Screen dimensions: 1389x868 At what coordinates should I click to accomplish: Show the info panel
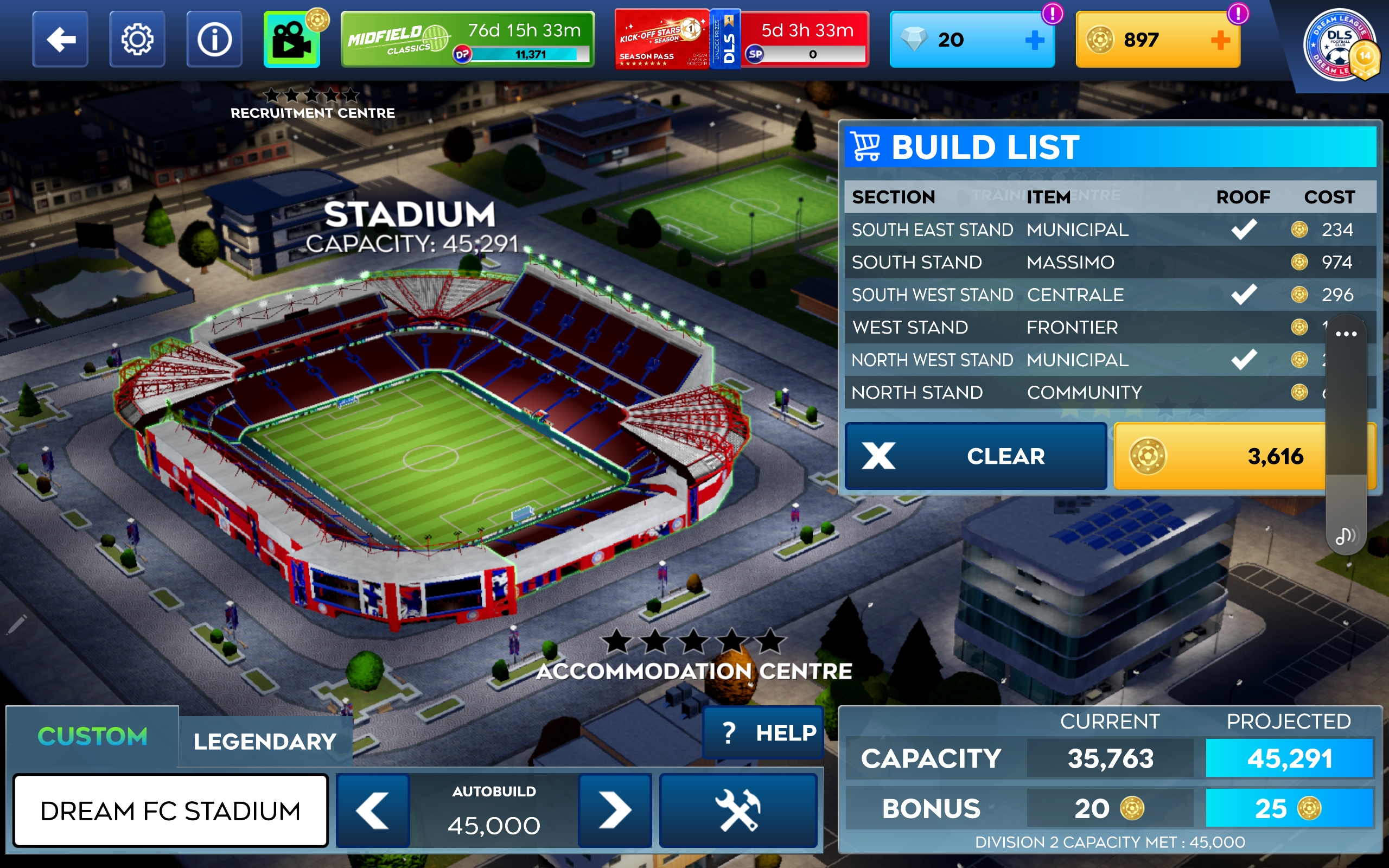click(214, 40)
